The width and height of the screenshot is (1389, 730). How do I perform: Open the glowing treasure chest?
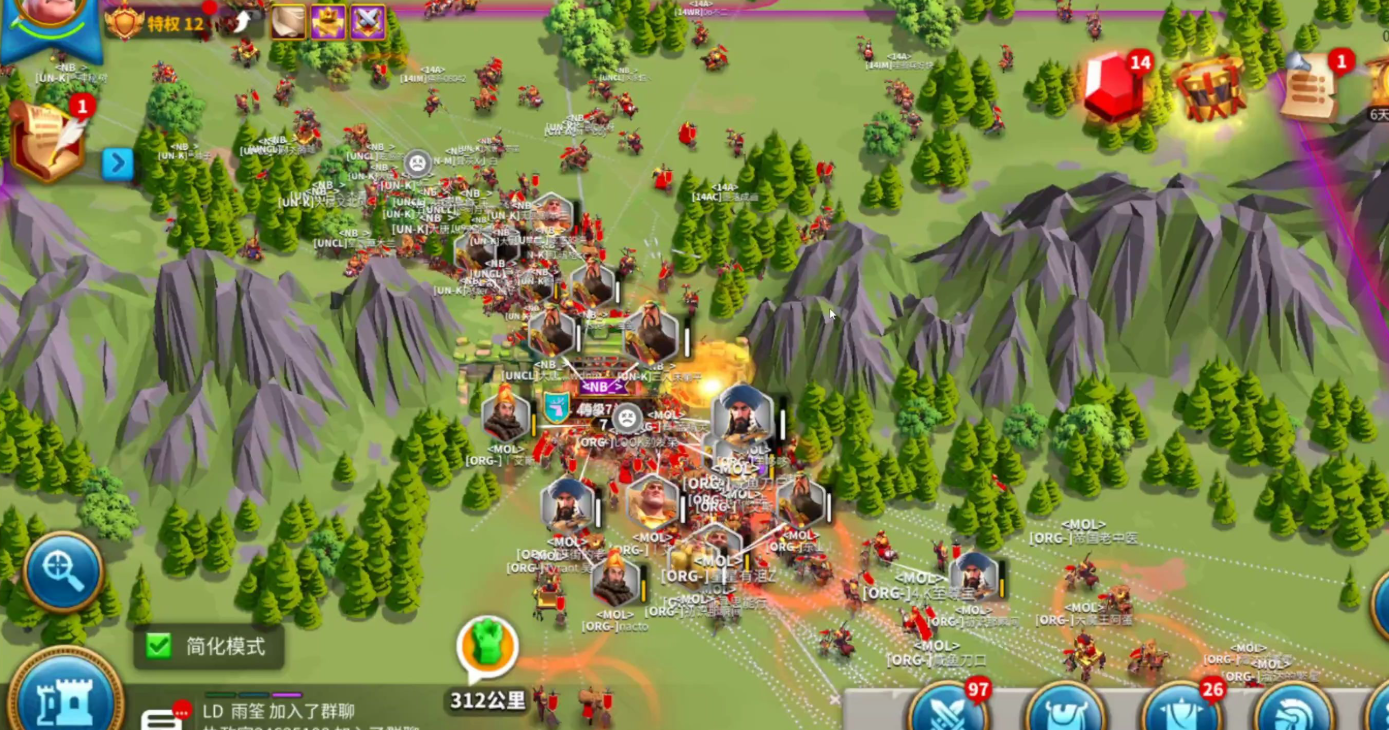pyautogui.click(x=1210, y=90)
